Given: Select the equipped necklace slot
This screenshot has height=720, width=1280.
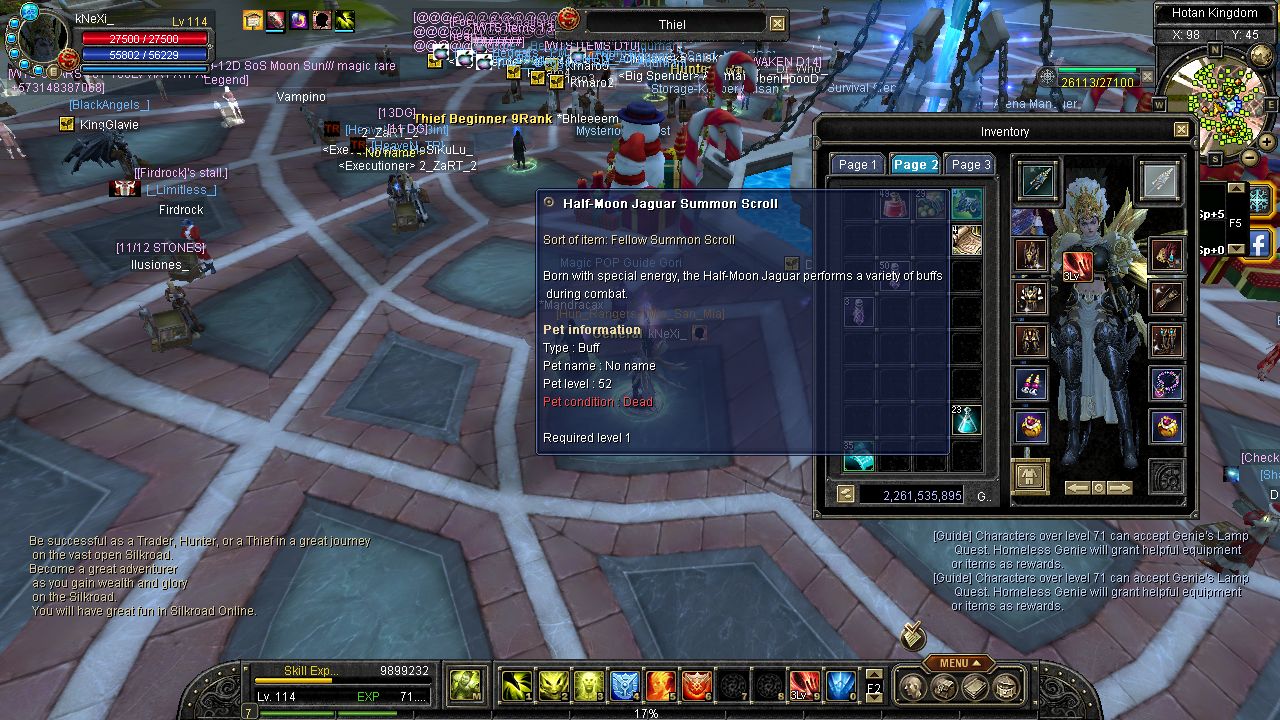Looking at the screenshot, I should coord(1166,383).
